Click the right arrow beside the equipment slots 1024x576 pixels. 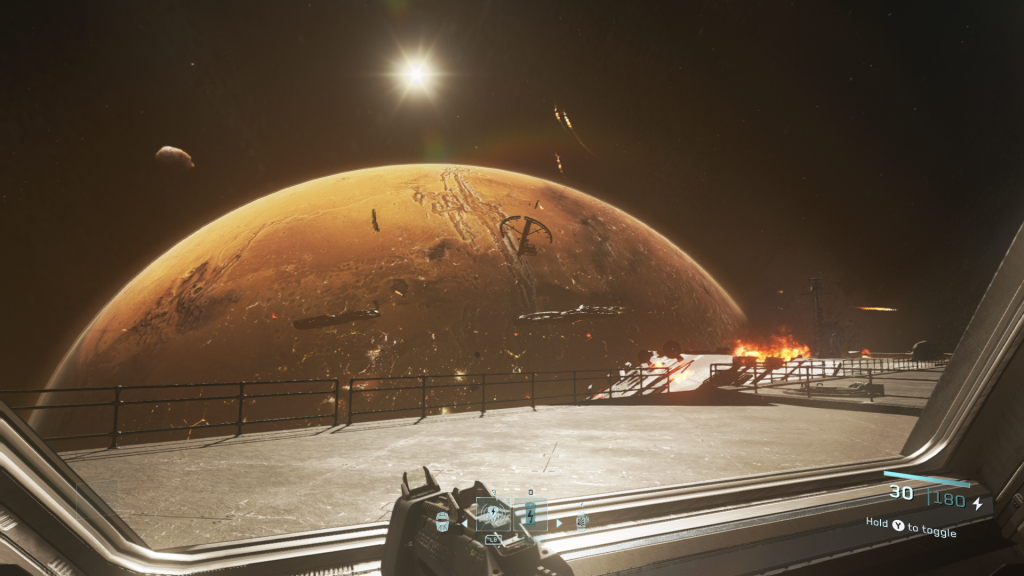point(558,522)
